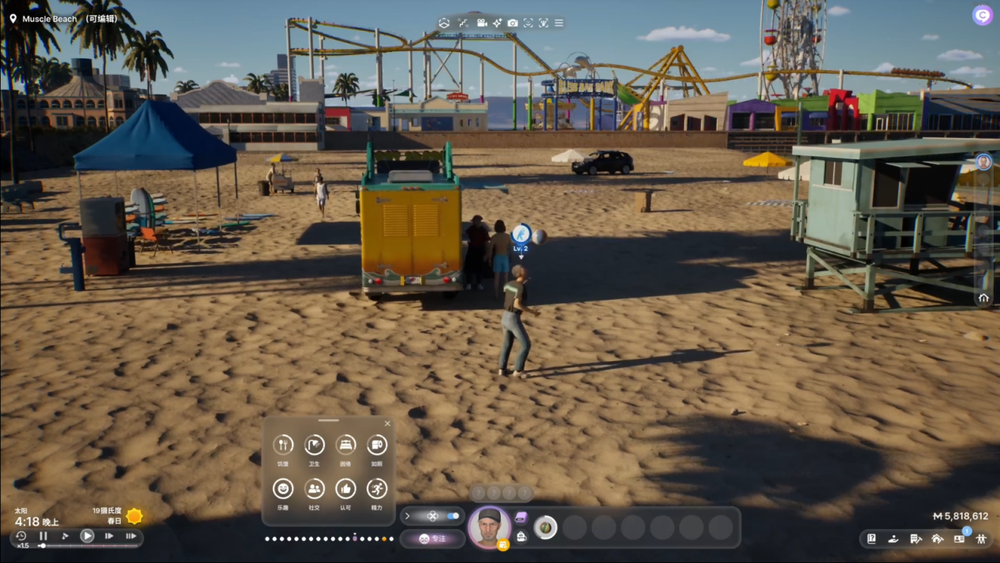This screenshot has width=1000, height=563.
Task: Pause the game time
Action: (x=43, y=536)
